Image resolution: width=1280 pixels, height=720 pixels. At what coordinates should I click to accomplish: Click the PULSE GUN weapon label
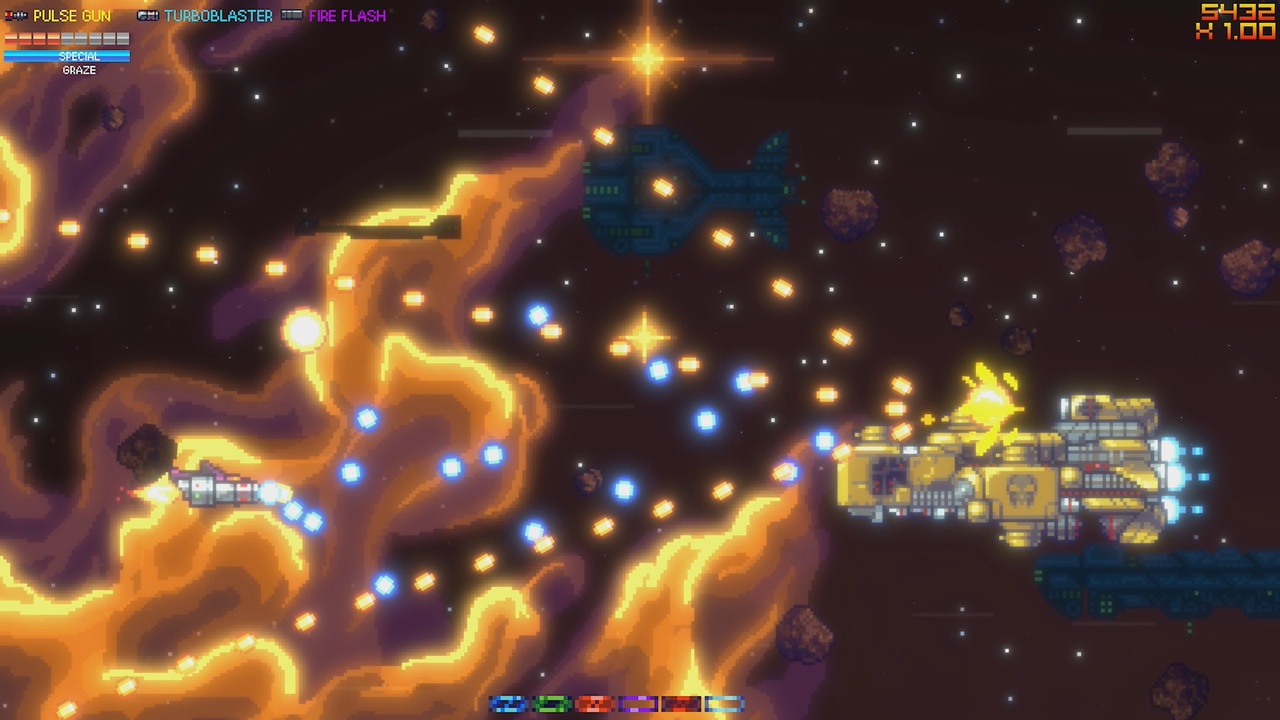click(72, 14)
